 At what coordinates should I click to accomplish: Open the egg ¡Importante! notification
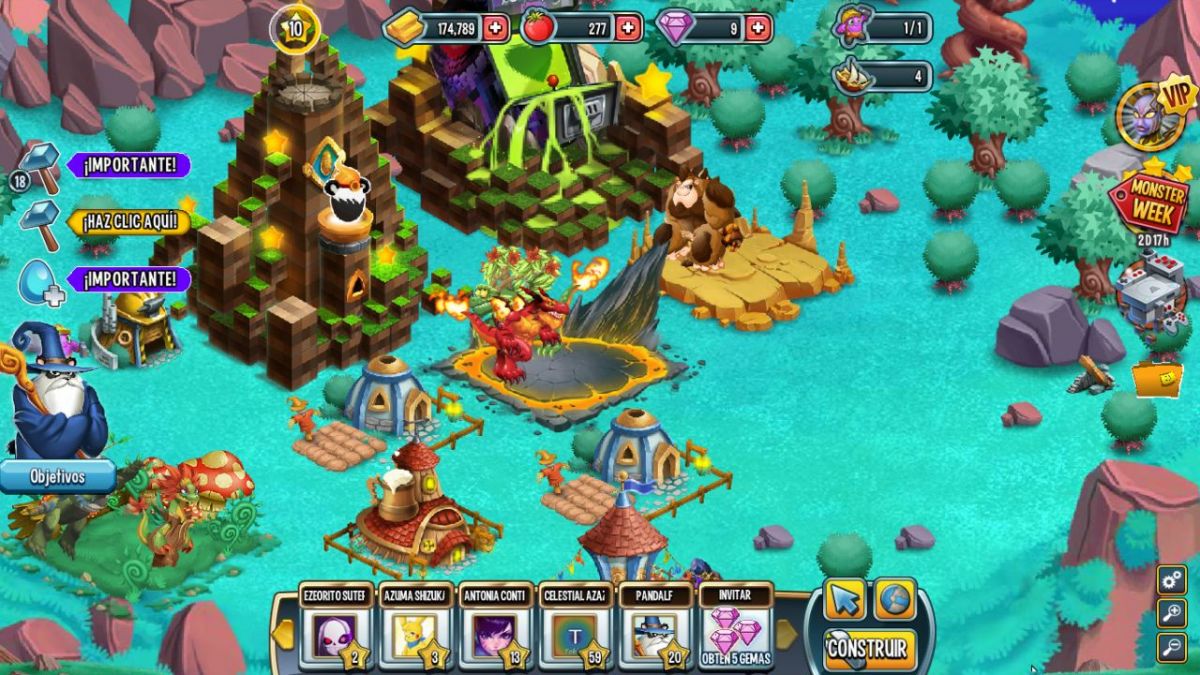point(128,279)
